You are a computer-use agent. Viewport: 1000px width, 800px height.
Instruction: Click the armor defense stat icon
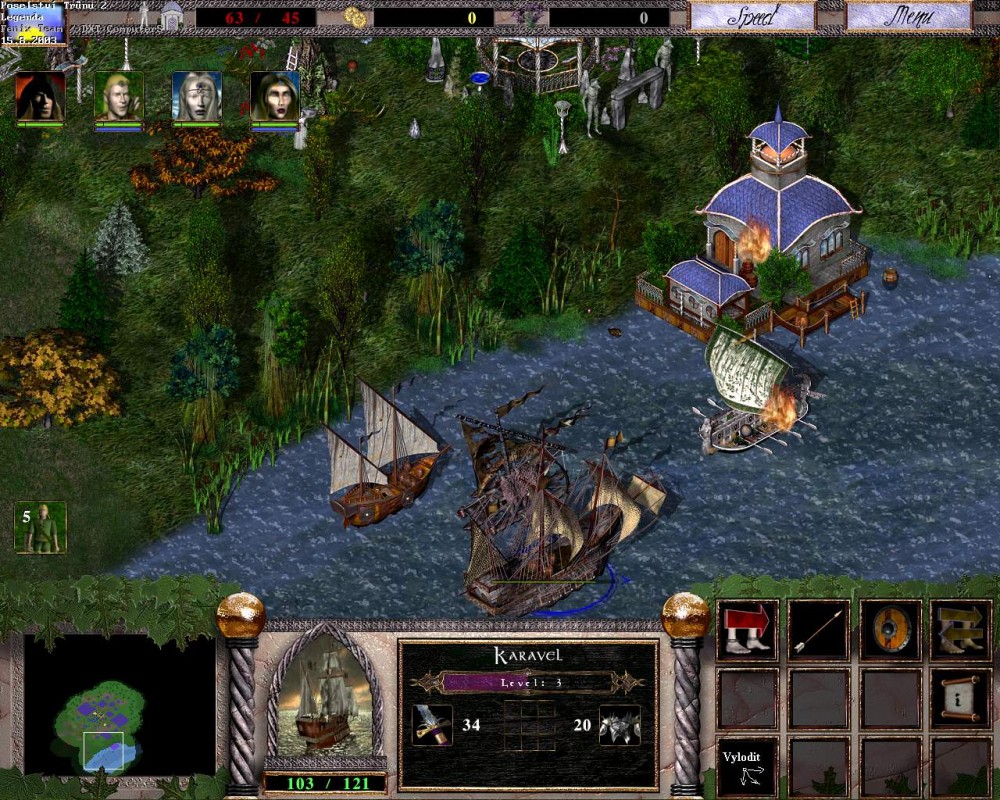point(619,724)
